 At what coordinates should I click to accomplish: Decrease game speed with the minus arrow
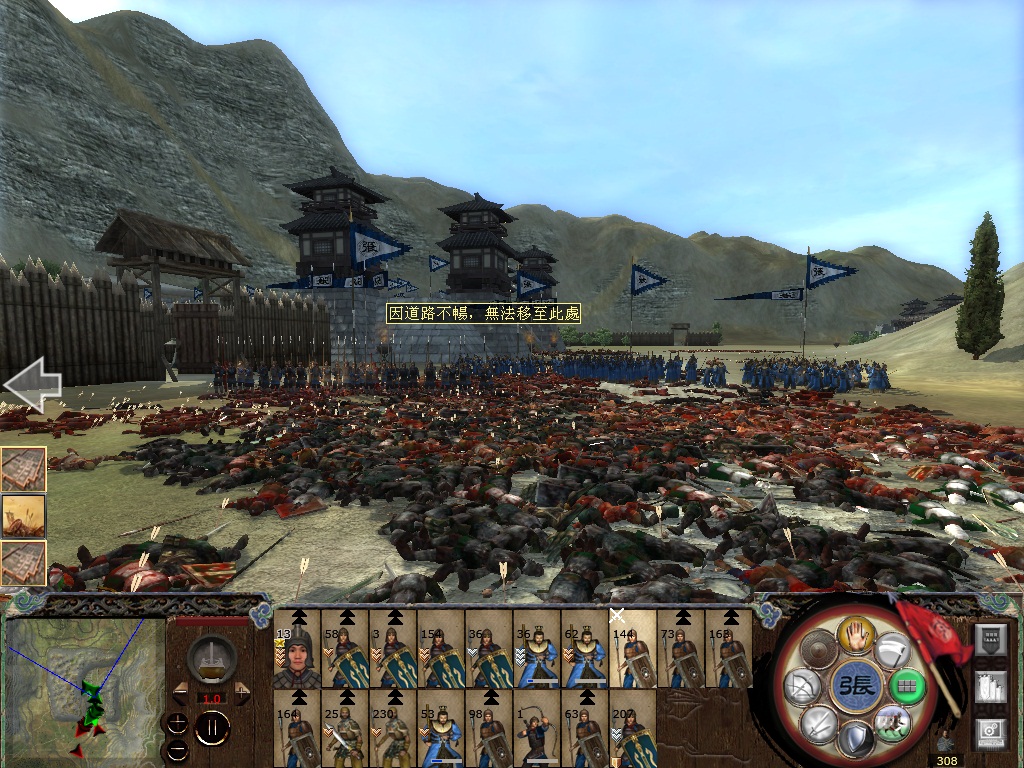[x=180, y=691]
